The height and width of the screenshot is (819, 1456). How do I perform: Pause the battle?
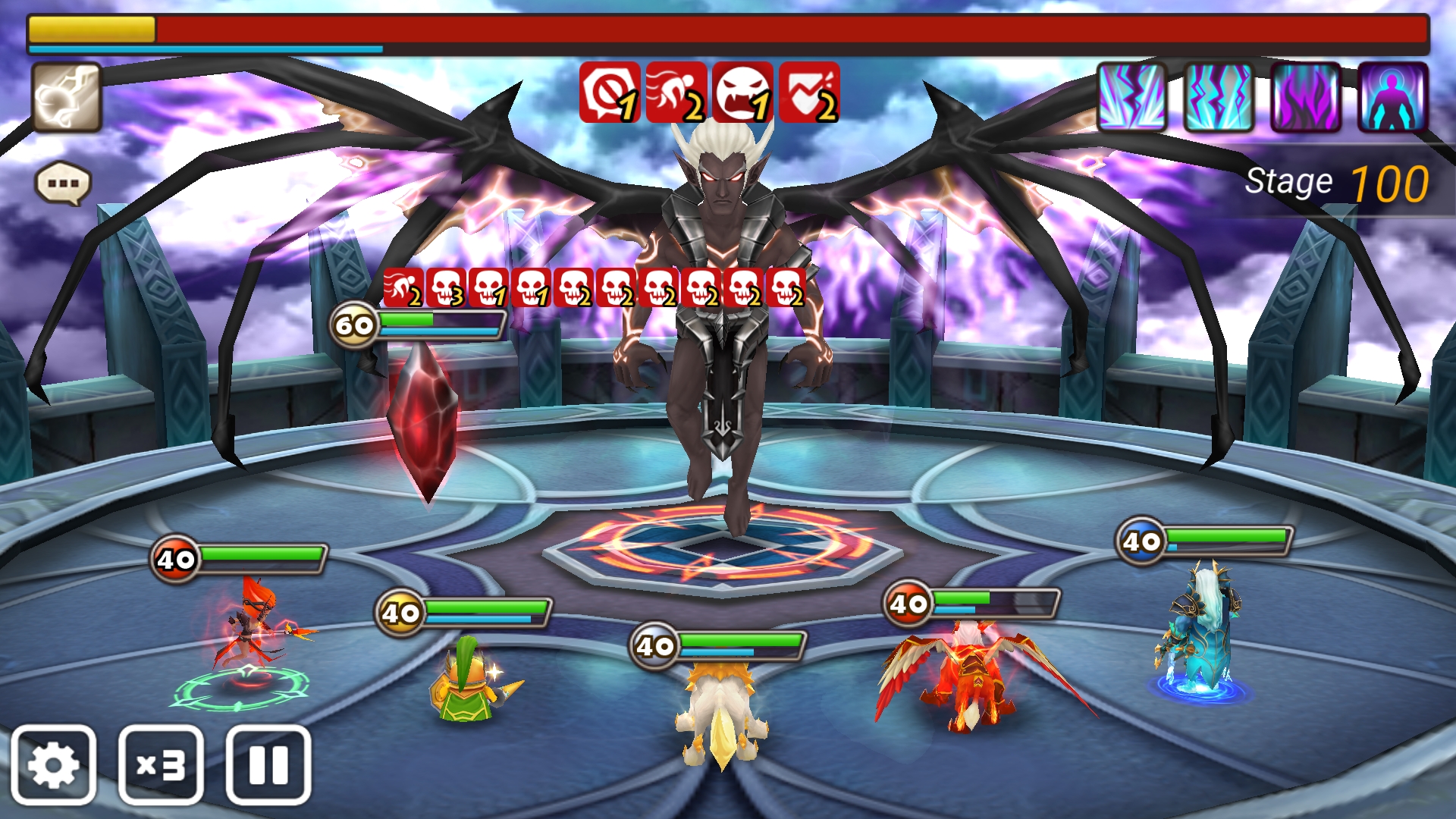[268, 765]
